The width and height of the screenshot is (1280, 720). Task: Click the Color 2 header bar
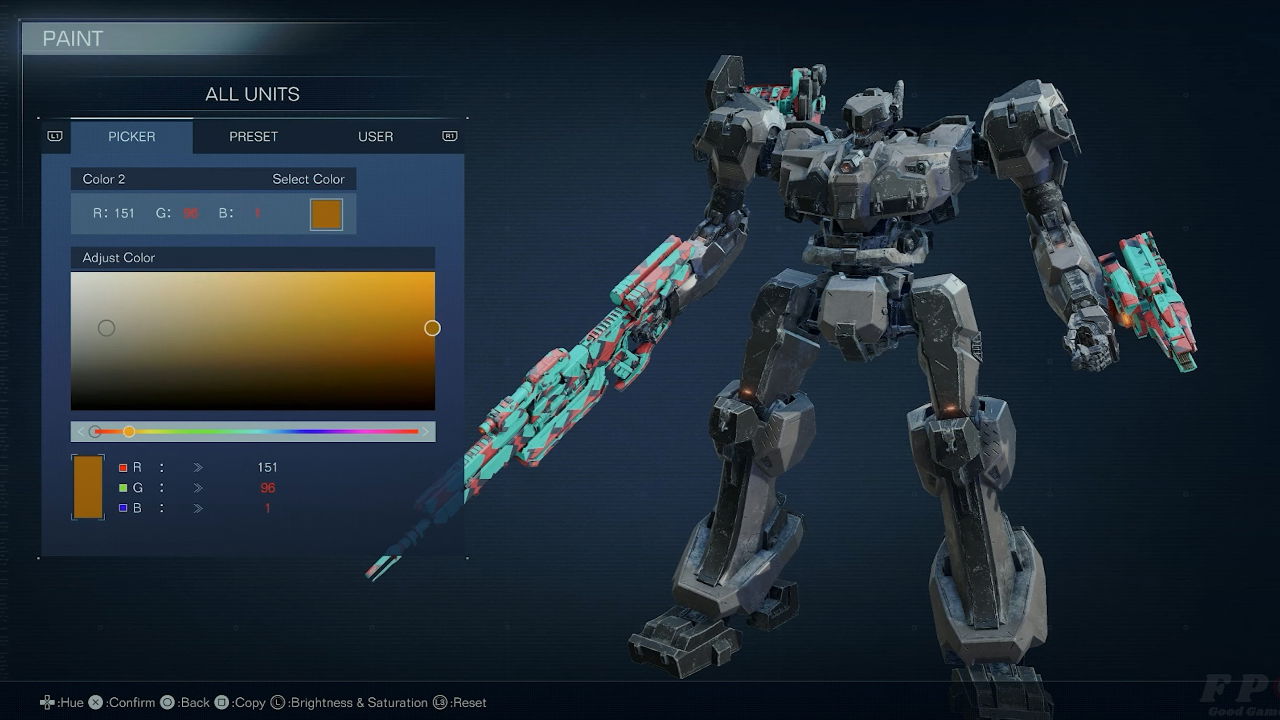(103, 178)
